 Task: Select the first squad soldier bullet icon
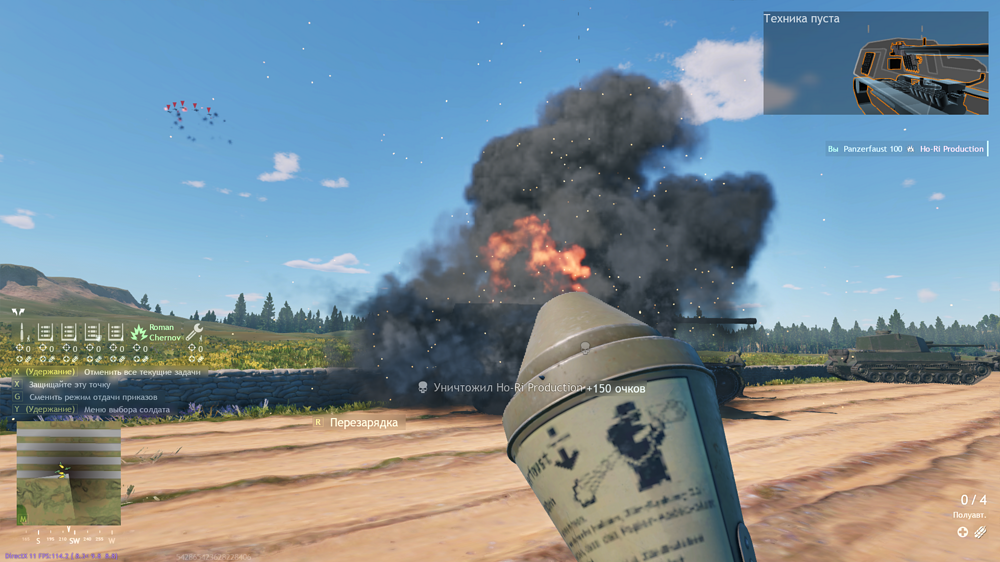click(x=21, y=332)
